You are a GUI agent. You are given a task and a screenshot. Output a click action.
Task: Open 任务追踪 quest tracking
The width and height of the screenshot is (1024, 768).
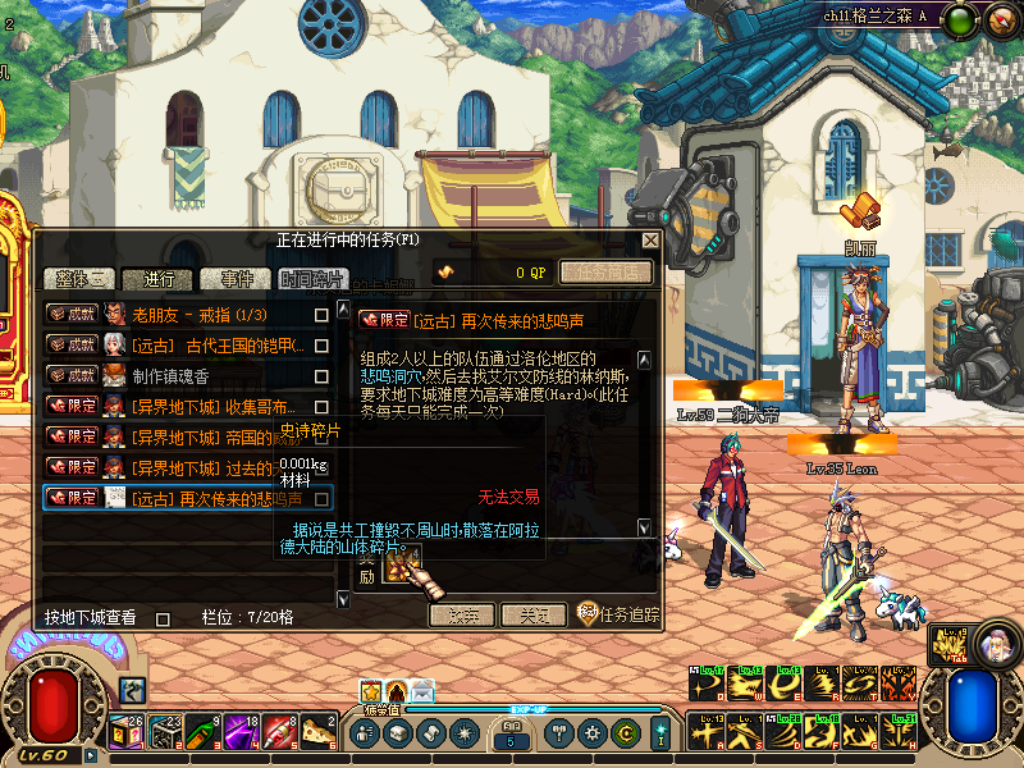point(620,615)
